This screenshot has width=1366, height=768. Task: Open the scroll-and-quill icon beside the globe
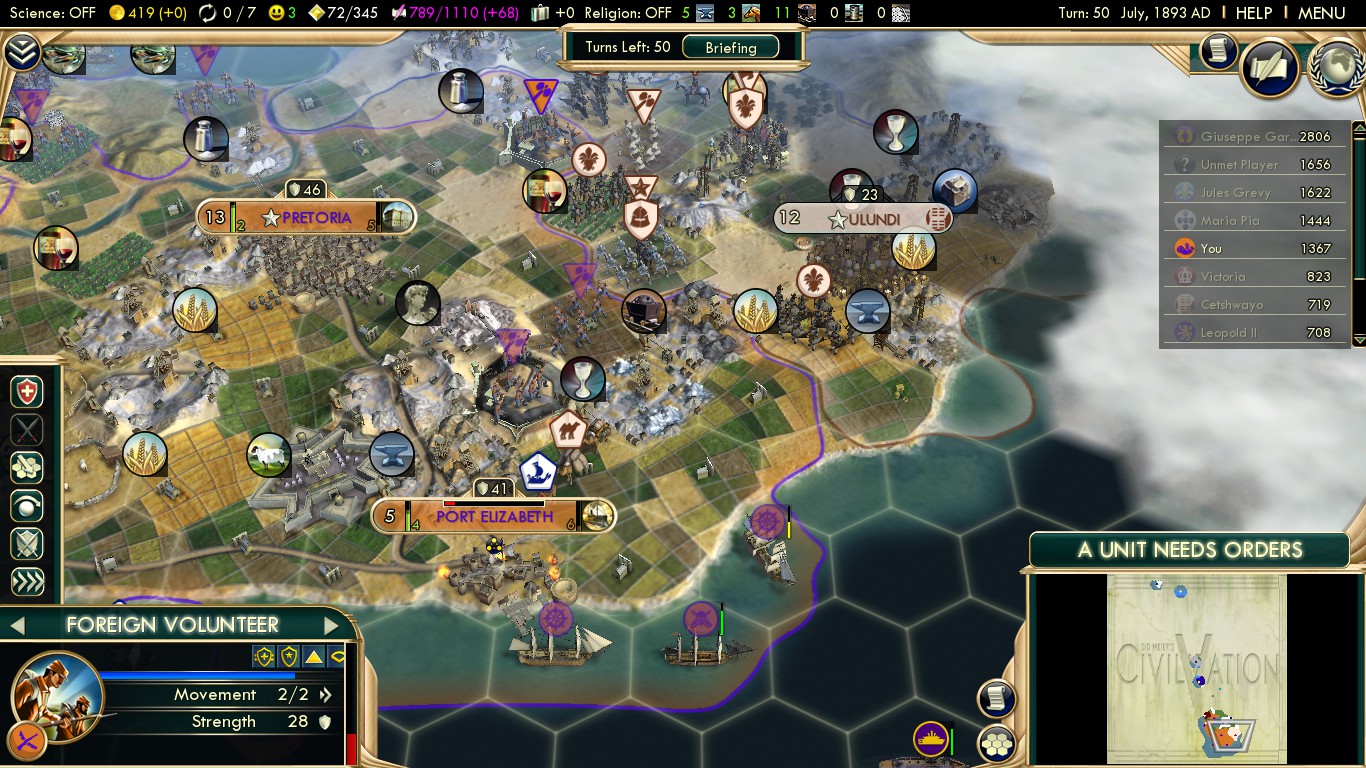tap(1269, 68)
